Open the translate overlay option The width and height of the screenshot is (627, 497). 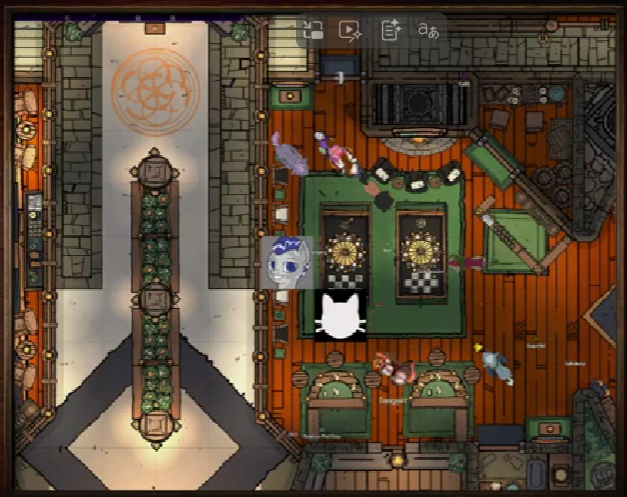coord(429,31)
